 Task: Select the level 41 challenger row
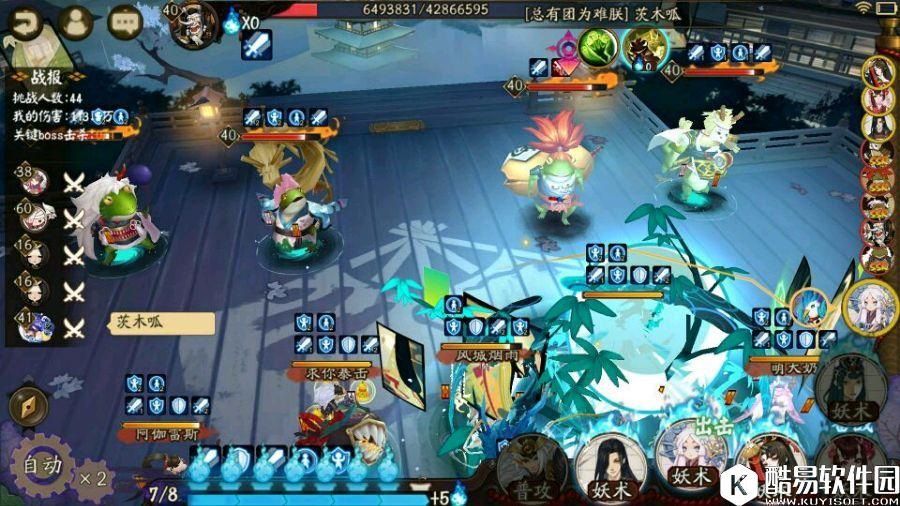(x=48, y=326)
